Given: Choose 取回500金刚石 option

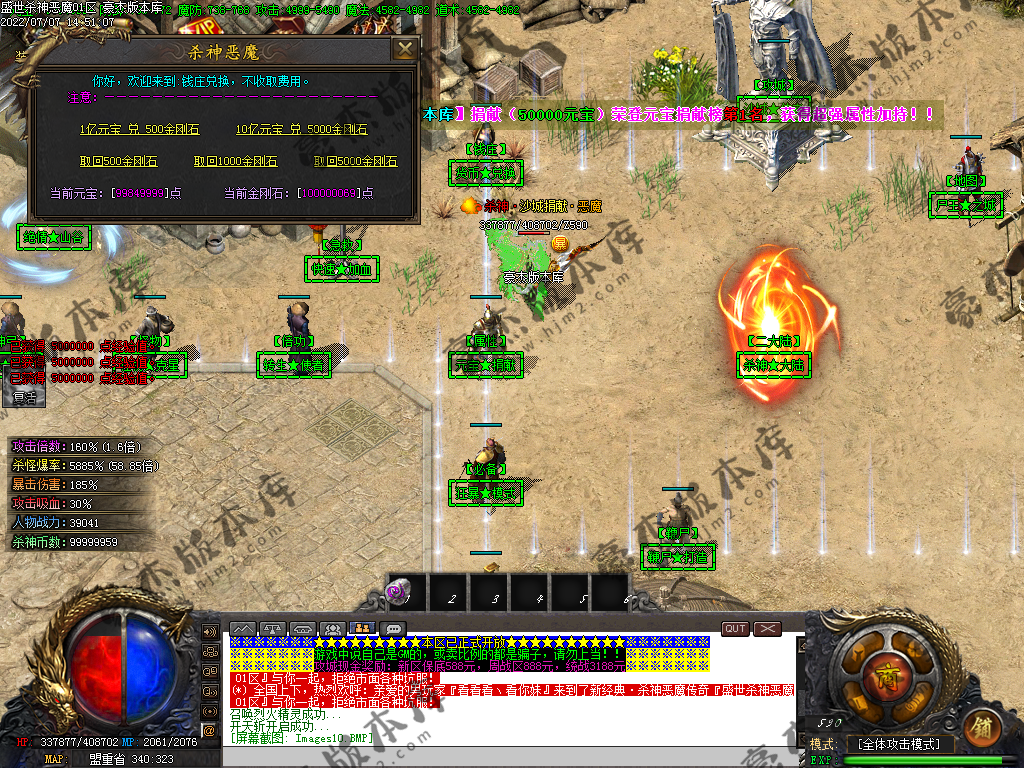Looking at the screenshot, I should (118, 162).
